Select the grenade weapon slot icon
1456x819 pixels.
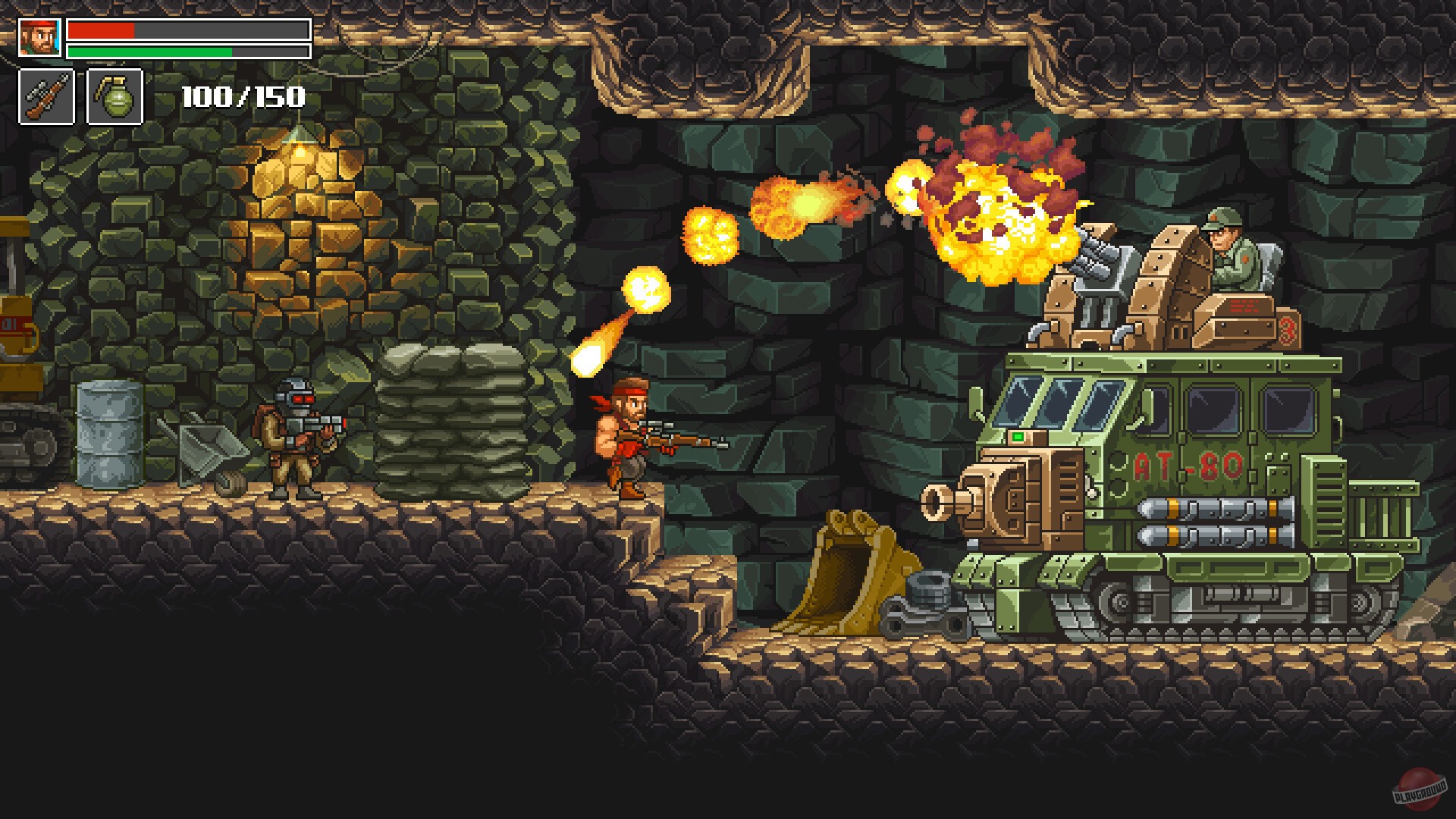[x=118, y=95]
